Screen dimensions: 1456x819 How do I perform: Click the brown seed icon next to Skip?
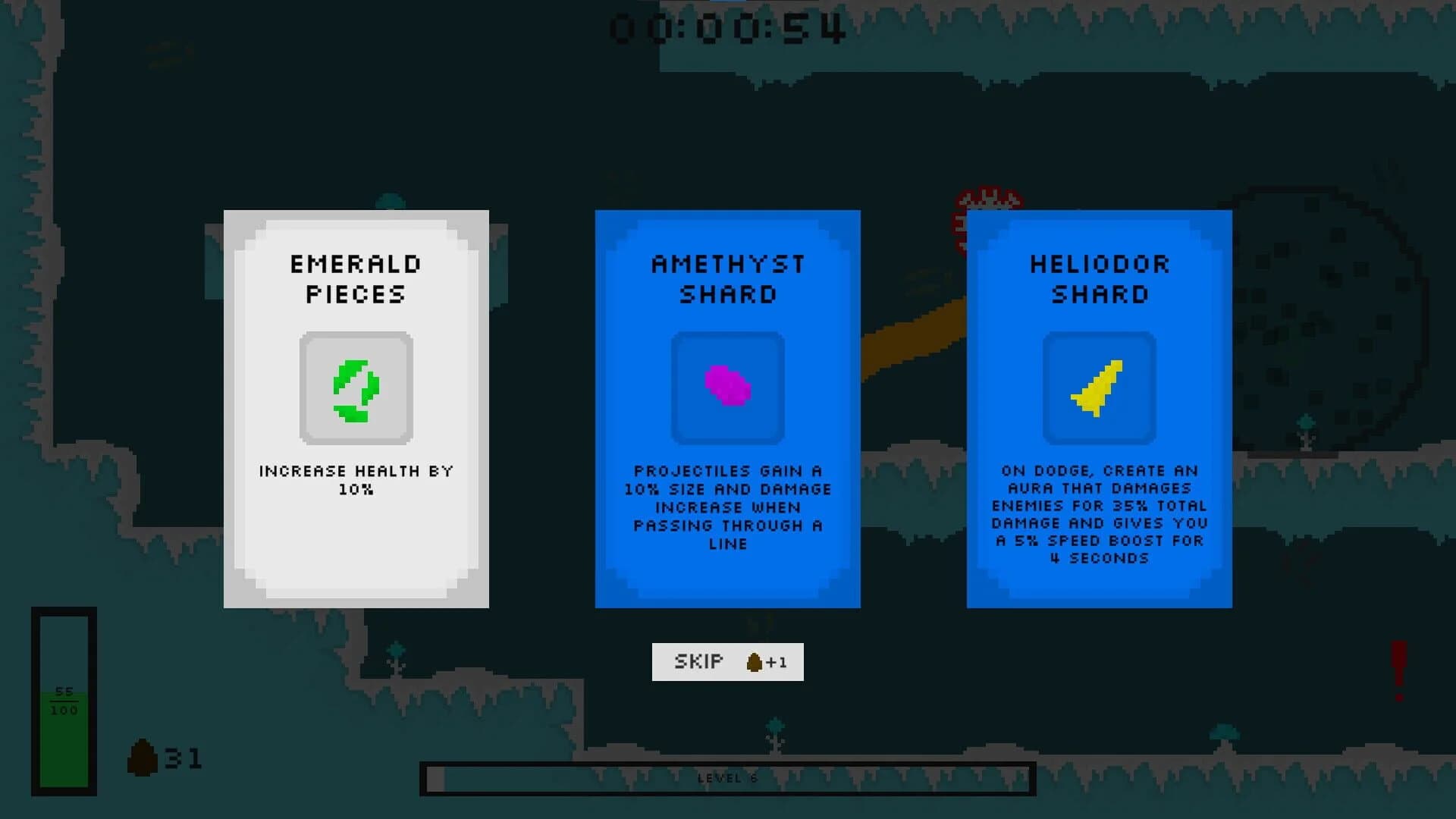pos(753,661)
